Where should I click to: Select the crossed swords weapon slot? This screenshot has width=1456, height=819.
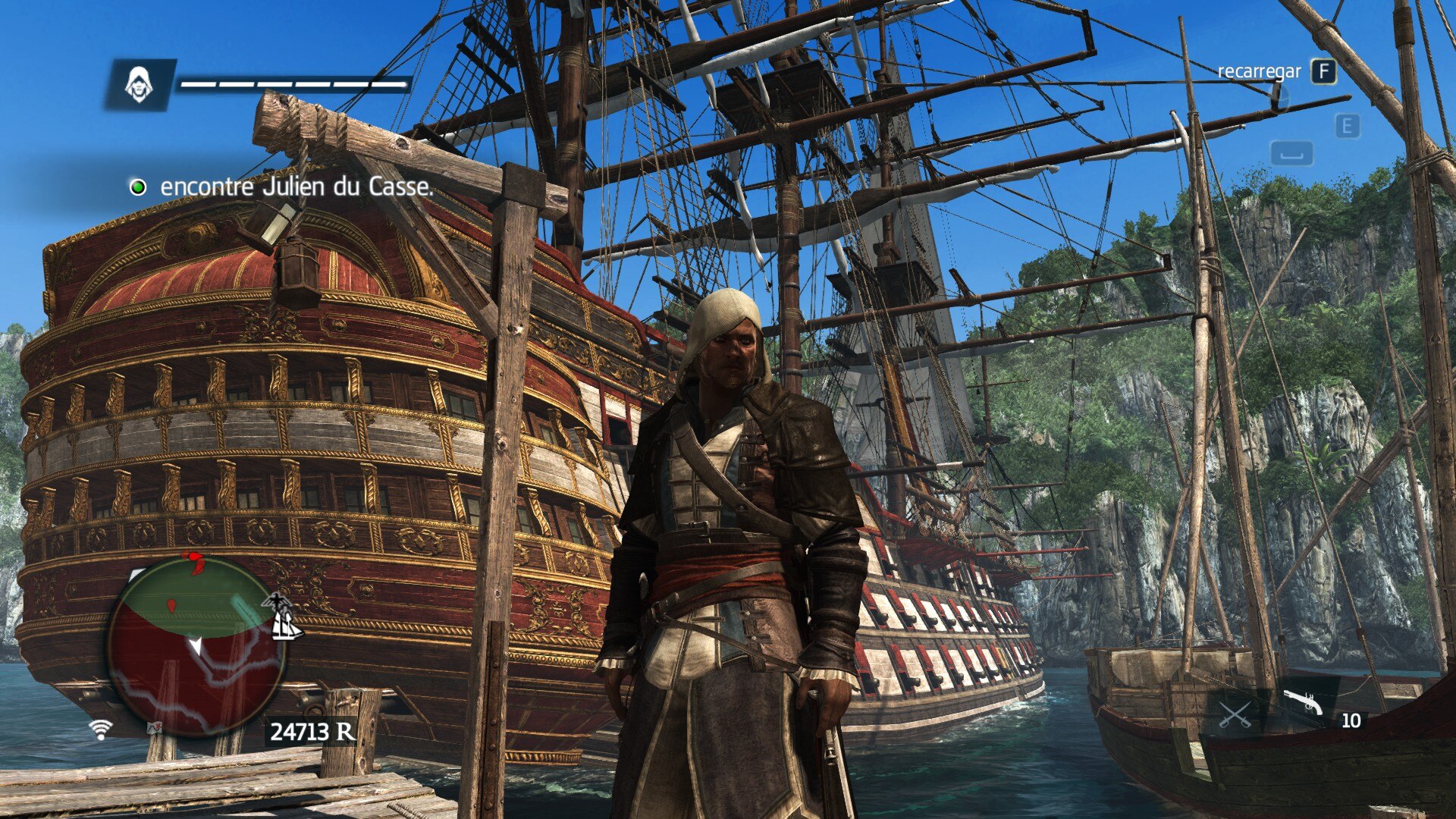click(x=1235, y=714)
